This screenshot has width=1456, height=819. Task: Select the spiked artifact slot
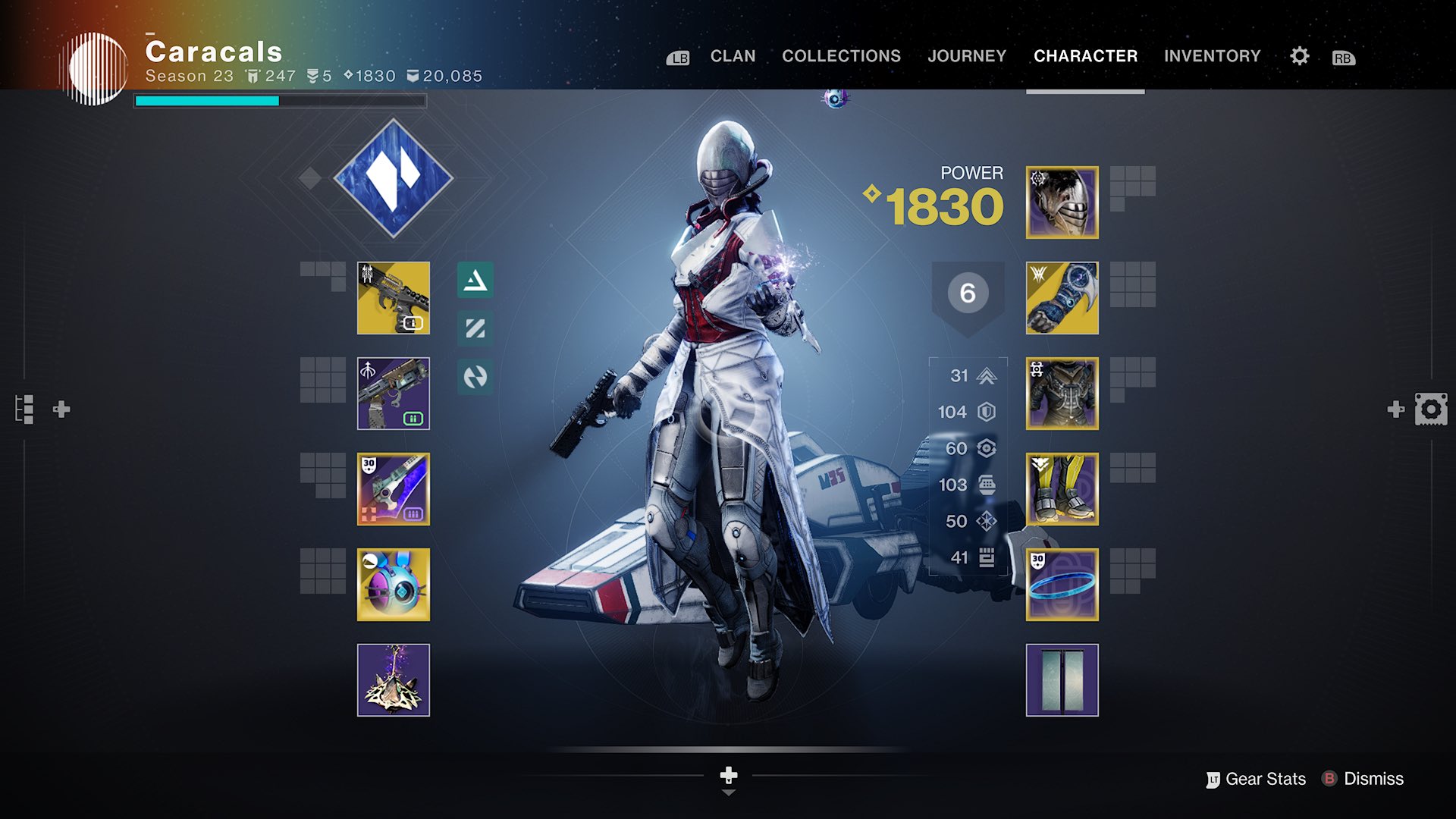click(x=394, y=680)
